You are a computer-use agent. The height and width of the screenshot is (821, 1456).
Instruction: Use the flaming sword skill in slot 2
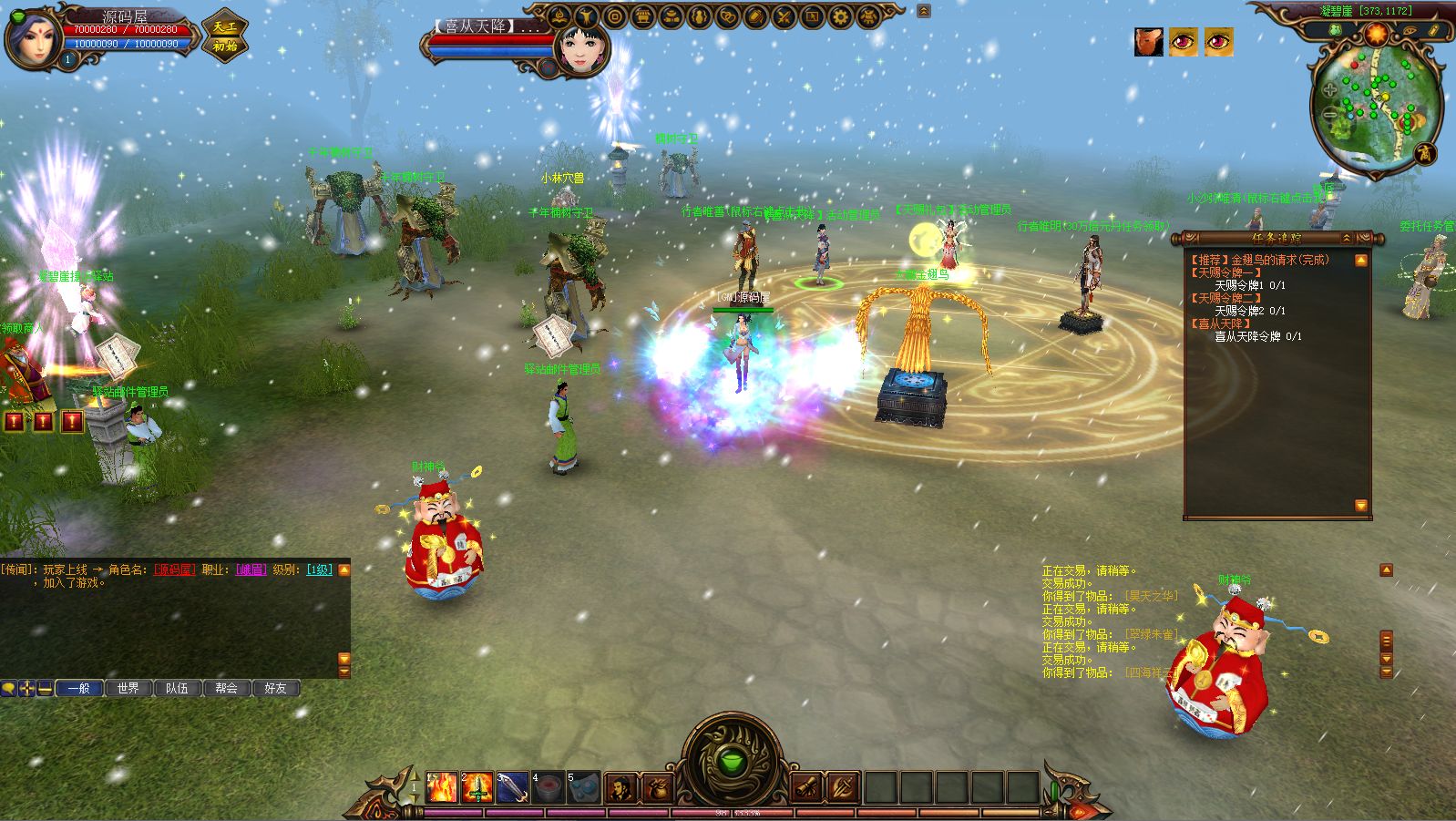pyautogui.click(x=477, y=787)
